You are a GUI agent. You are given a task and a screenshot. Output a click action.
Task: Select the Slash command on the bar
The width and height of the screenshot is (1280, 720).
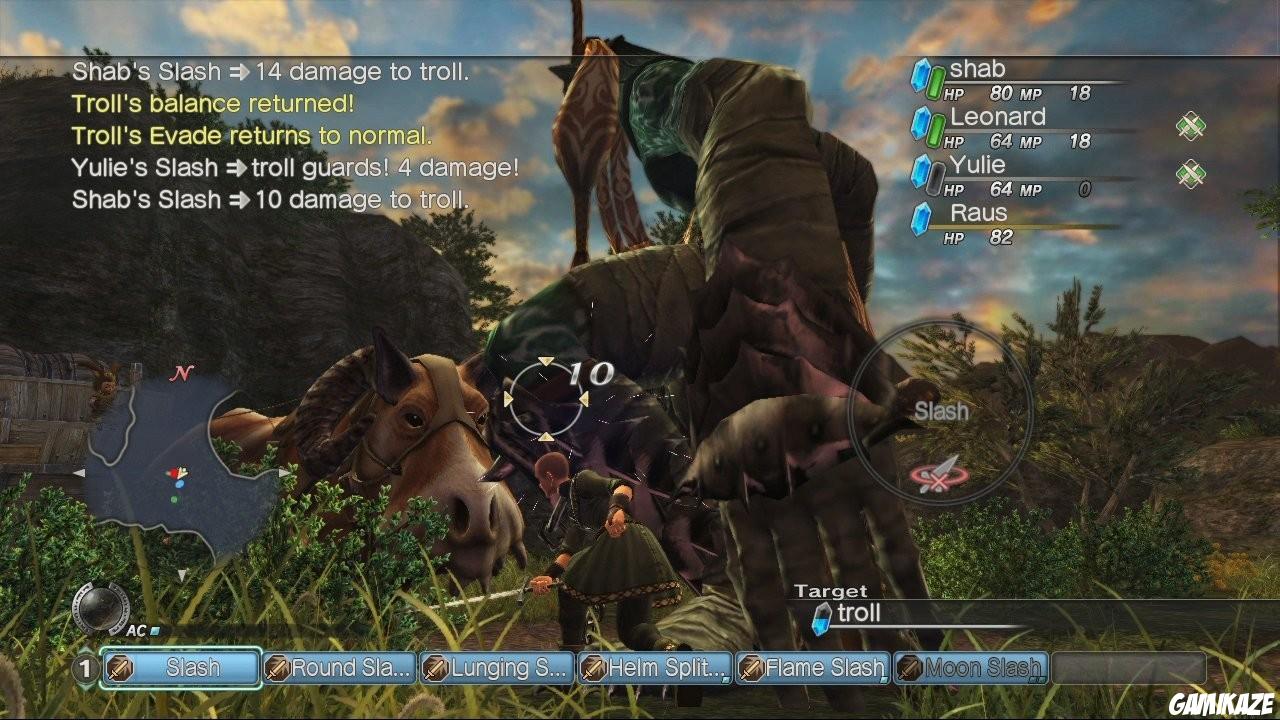[x=181, y=668]
